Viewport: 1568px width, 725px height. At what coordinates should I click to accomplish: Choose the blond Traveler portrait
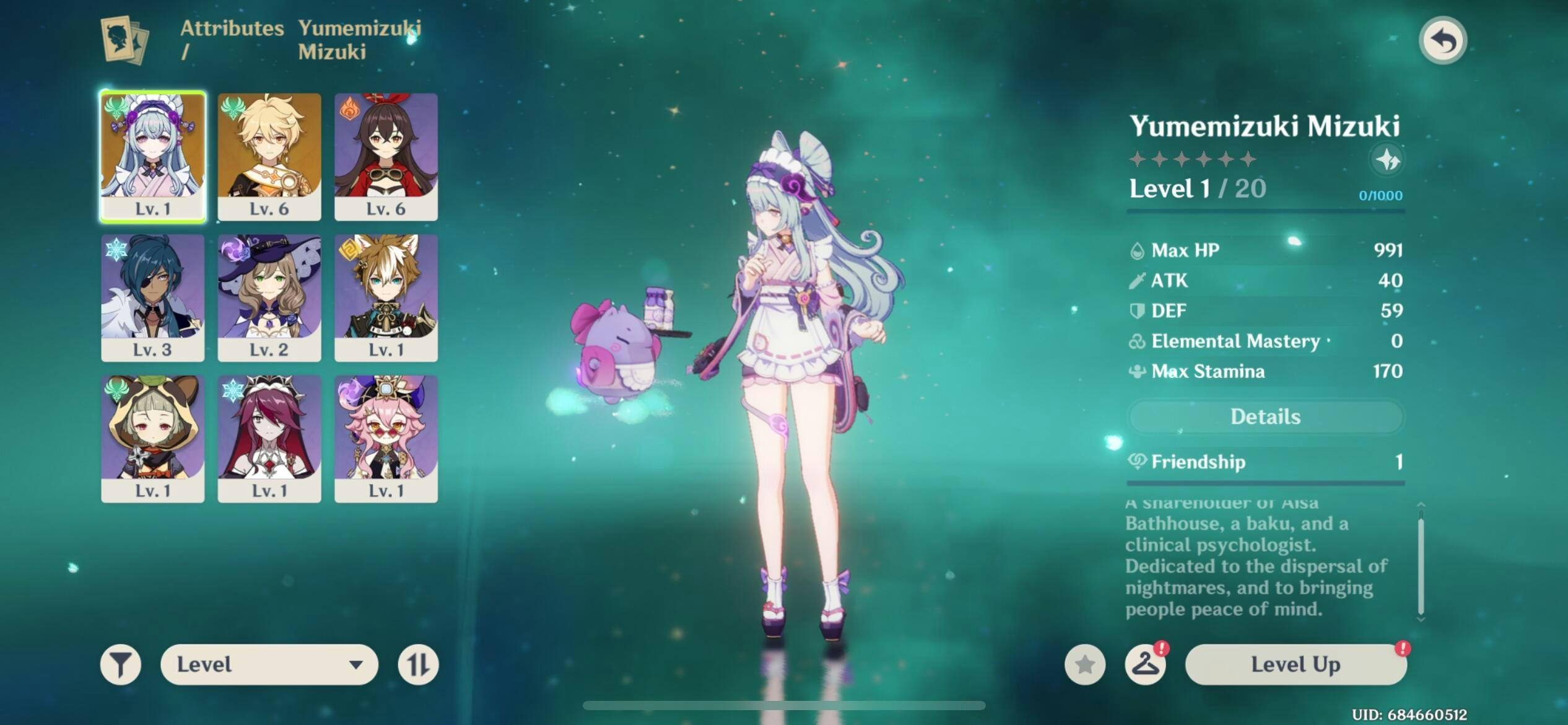(x=269, y=156)
